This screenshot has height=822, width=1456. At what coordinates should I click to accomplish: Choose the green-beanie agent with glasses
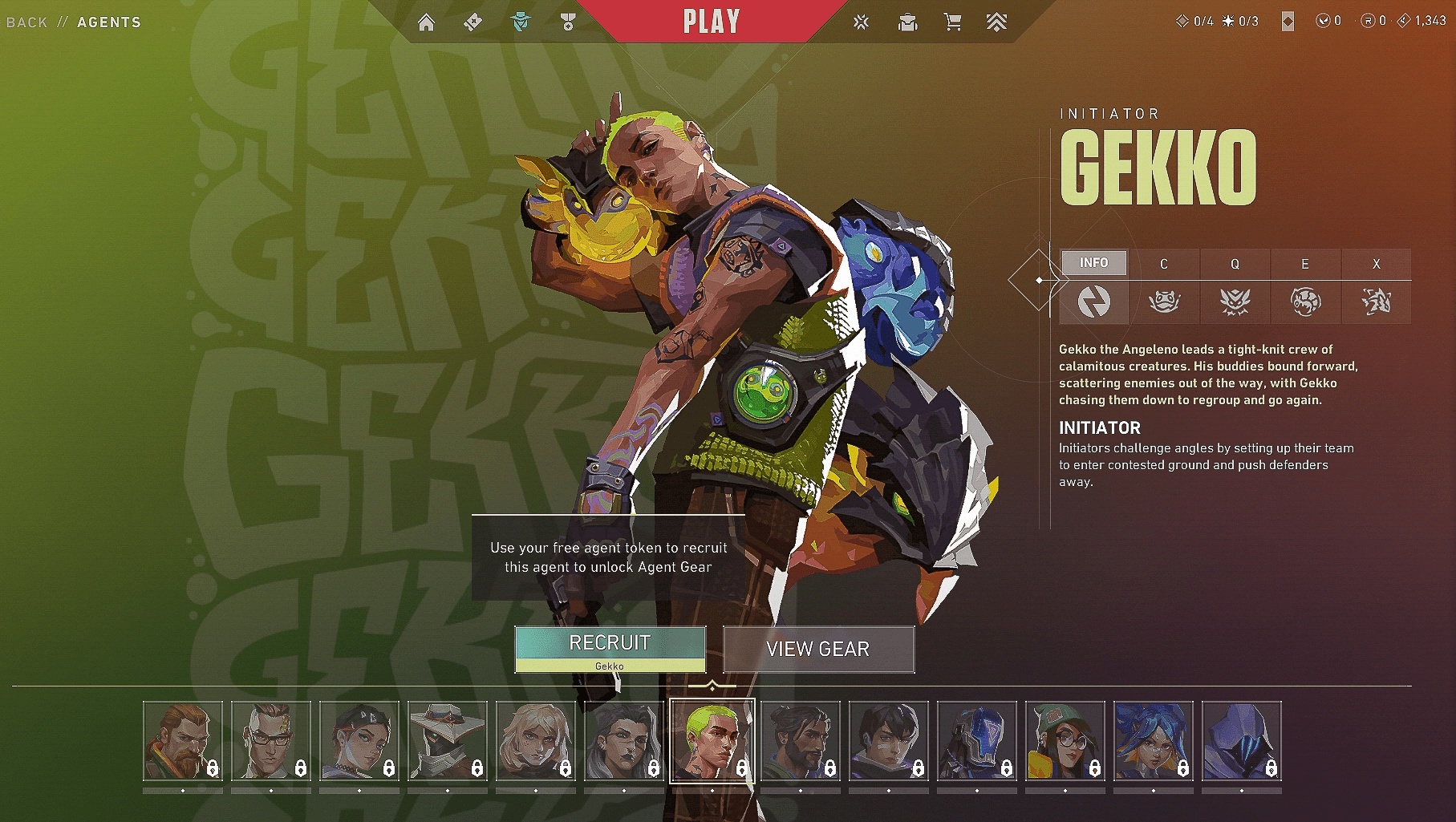(x=1065, y=741)
